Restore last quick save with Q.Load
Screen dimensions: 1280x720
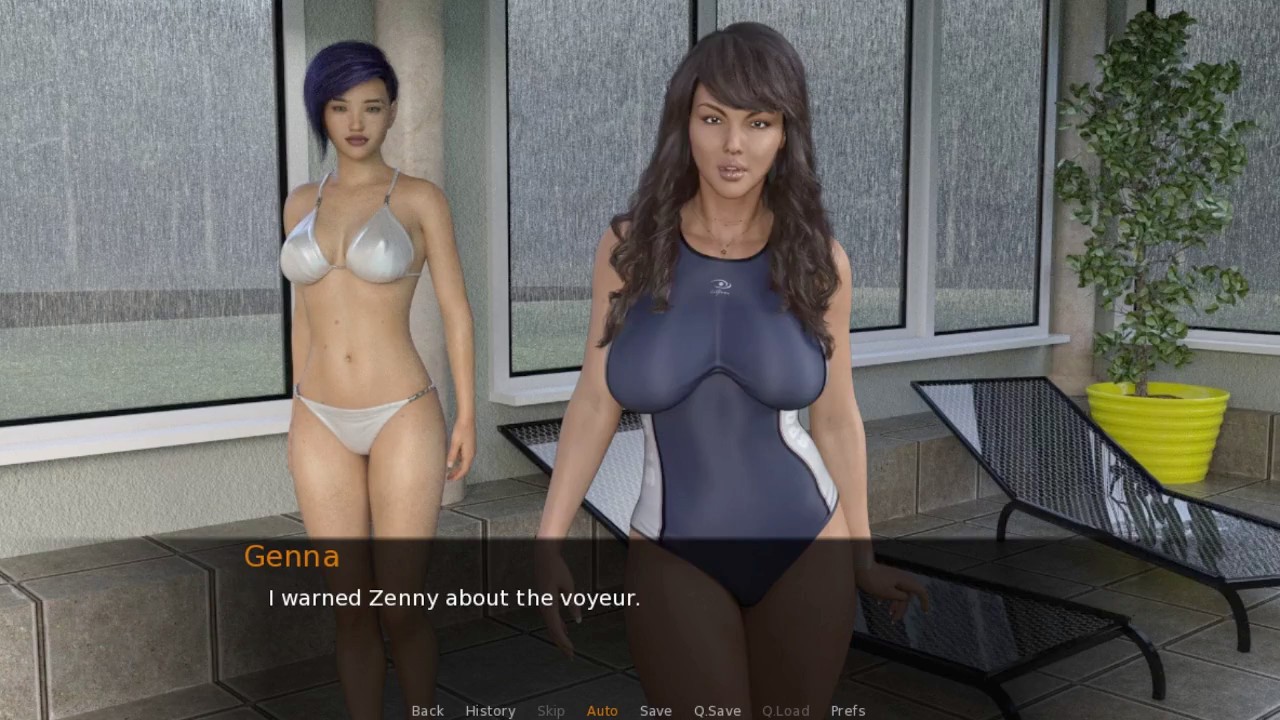(785, 710)
